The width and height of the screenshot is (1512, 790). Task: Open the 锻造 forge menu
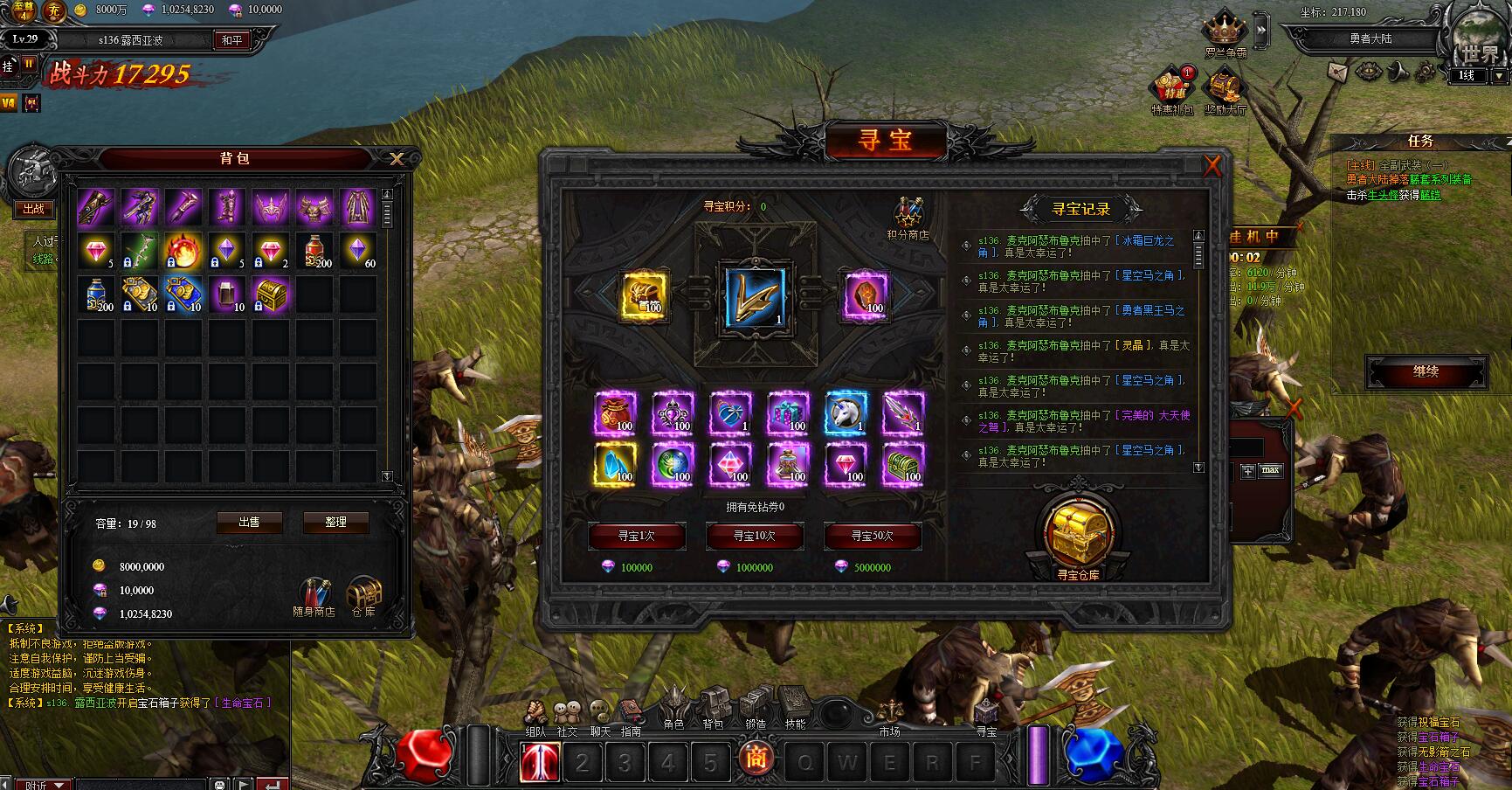click(x=756, y=704)
